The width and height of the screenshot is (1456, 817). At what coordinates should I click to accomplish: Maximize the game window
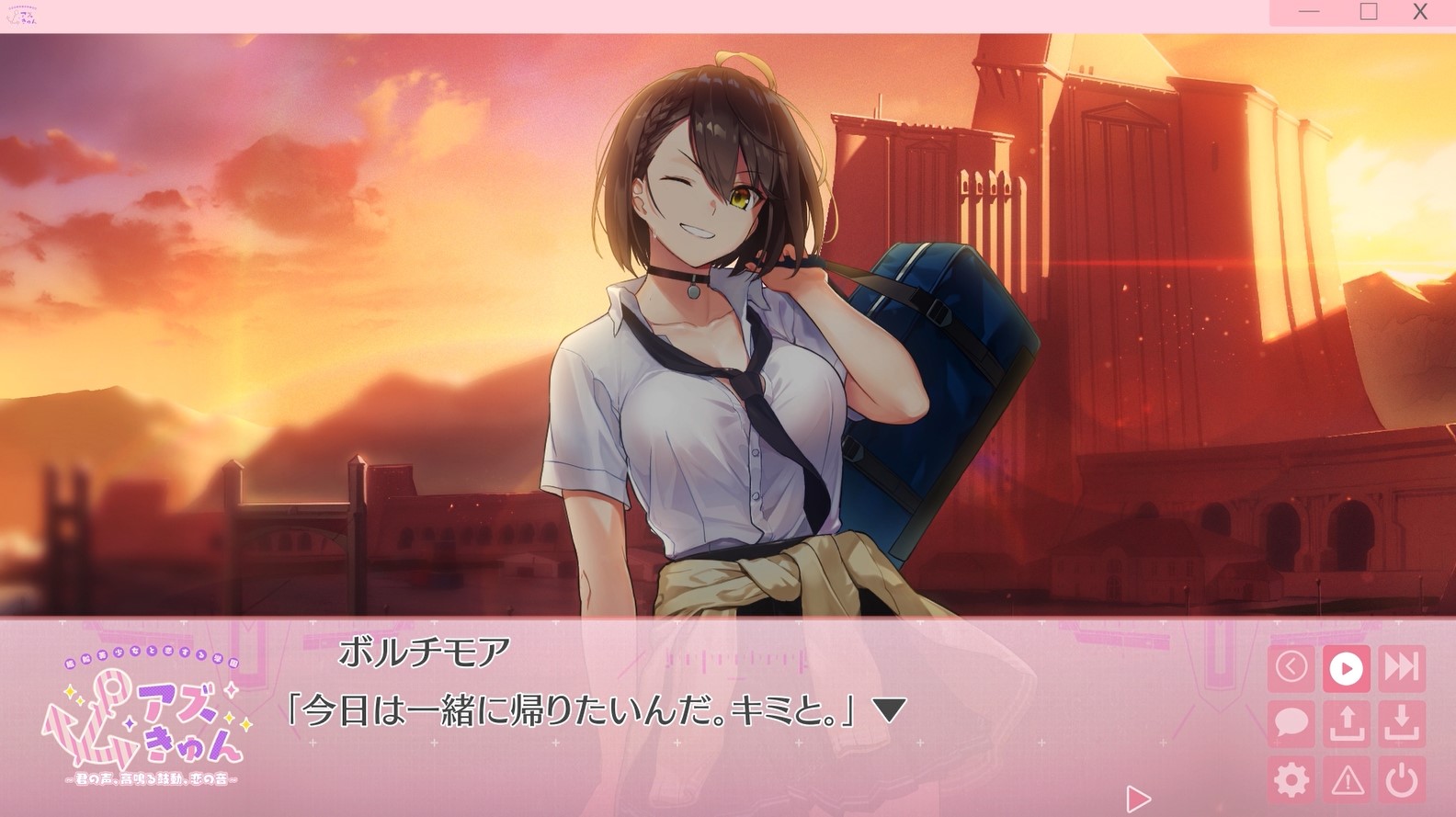[x=1369, y=12]
